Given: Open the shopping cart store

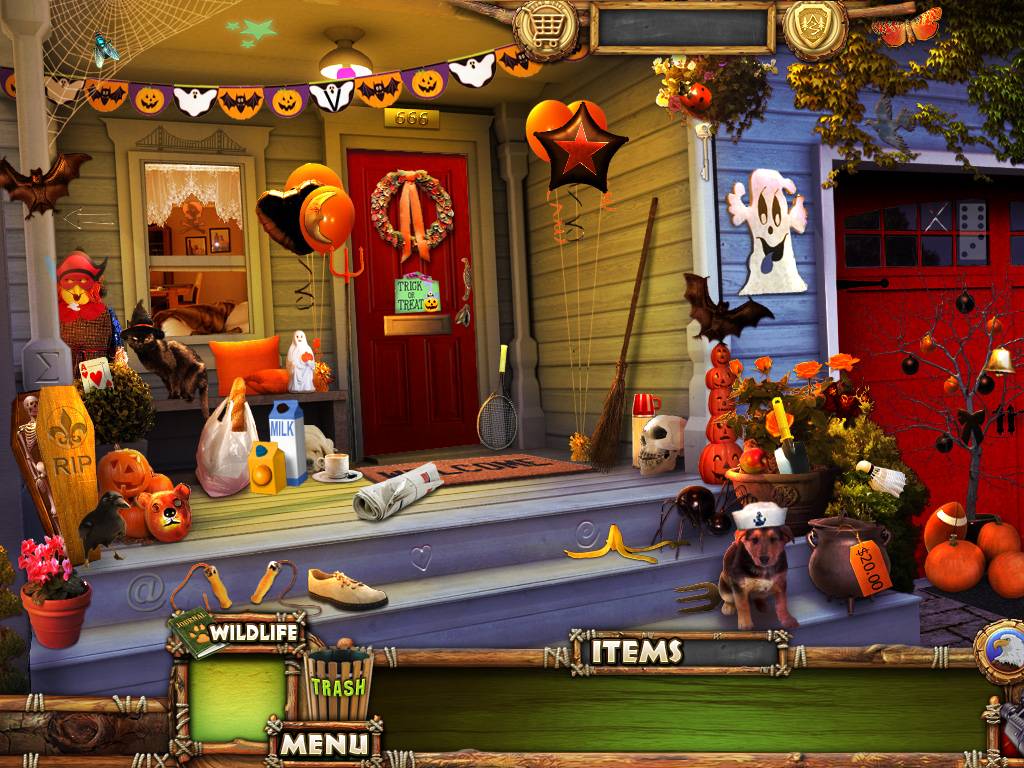Looking at the screenshot, I should pyautogui.click(x=547, y=29).
